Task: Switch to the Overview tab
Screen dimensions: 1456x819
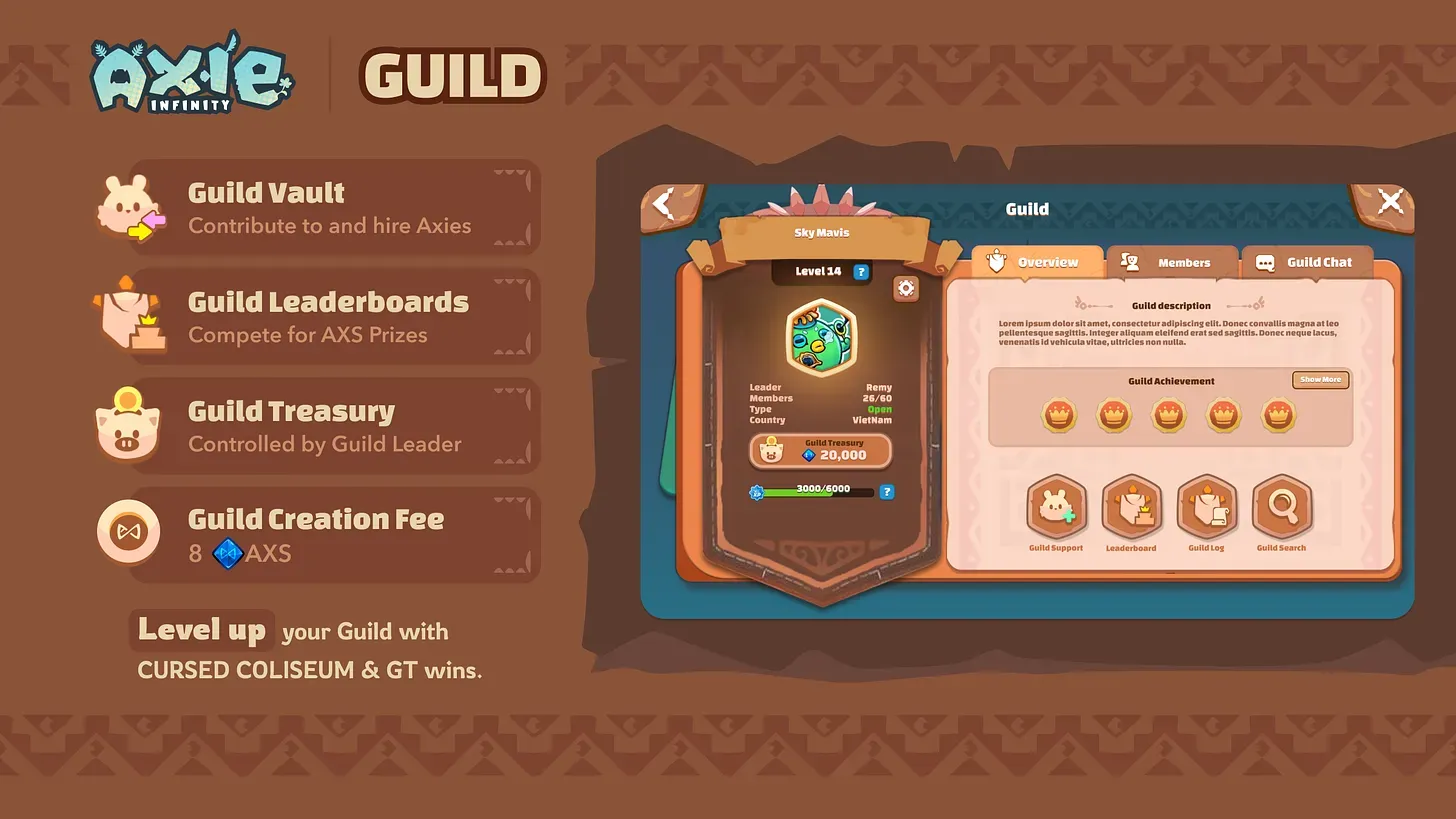Action: coord(1045,262)
